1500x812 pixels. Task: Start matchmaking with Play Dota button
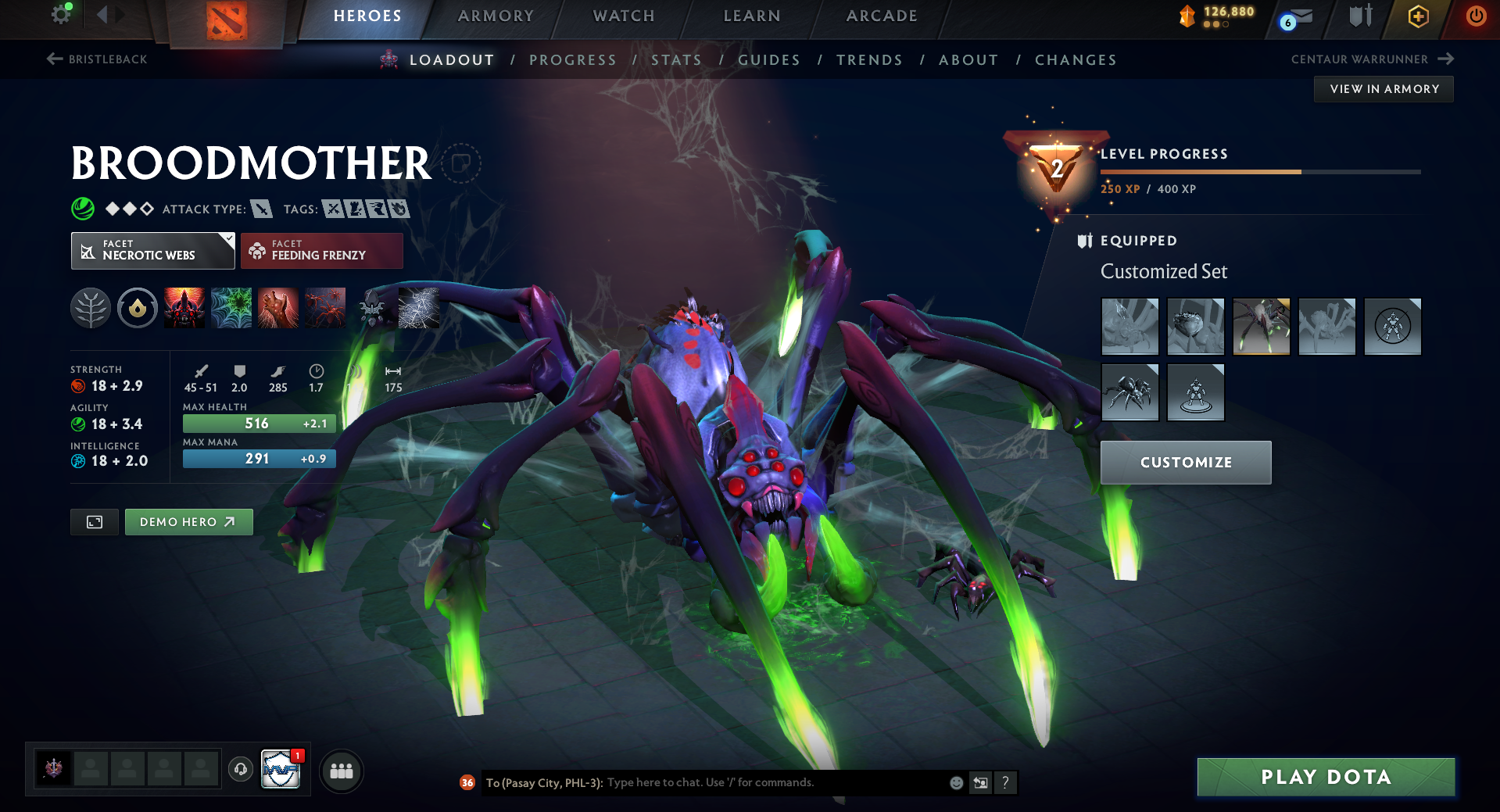tap(1326, 777)
